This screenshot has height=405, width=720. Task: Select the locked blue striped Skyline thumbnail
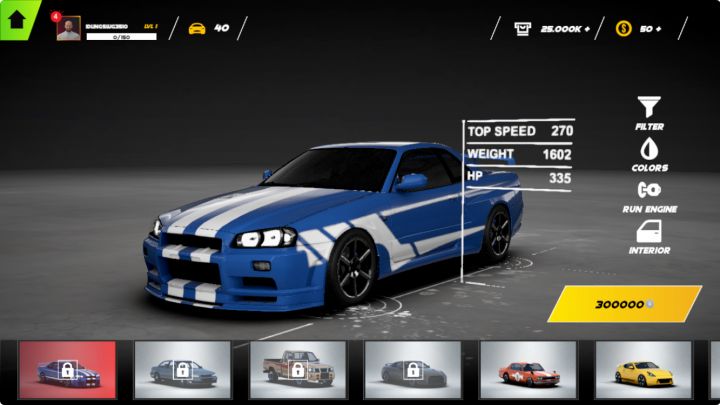pyautogui.click(x=67, y=370)
